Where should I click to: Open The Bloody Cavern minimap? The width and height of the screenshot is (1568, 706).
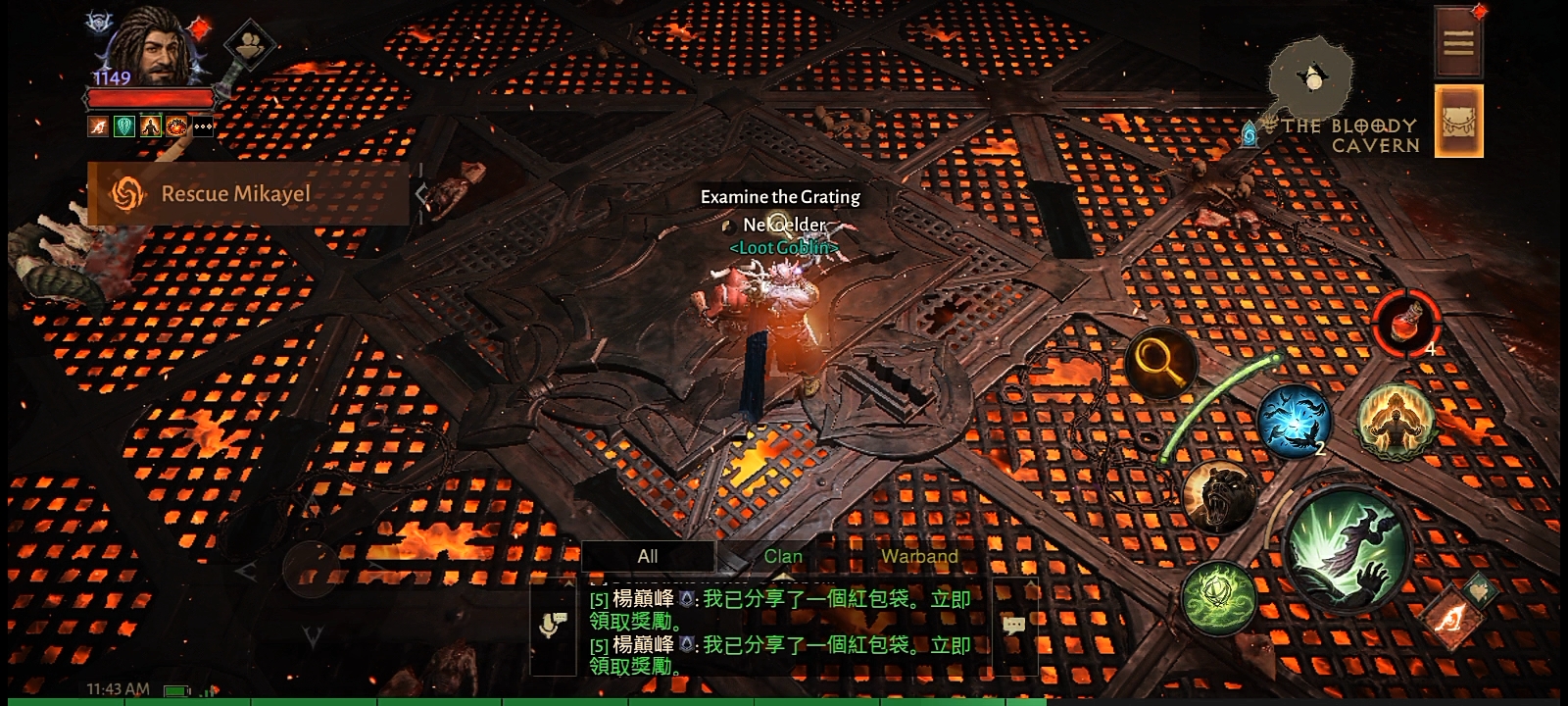[x=1312, y=80]
